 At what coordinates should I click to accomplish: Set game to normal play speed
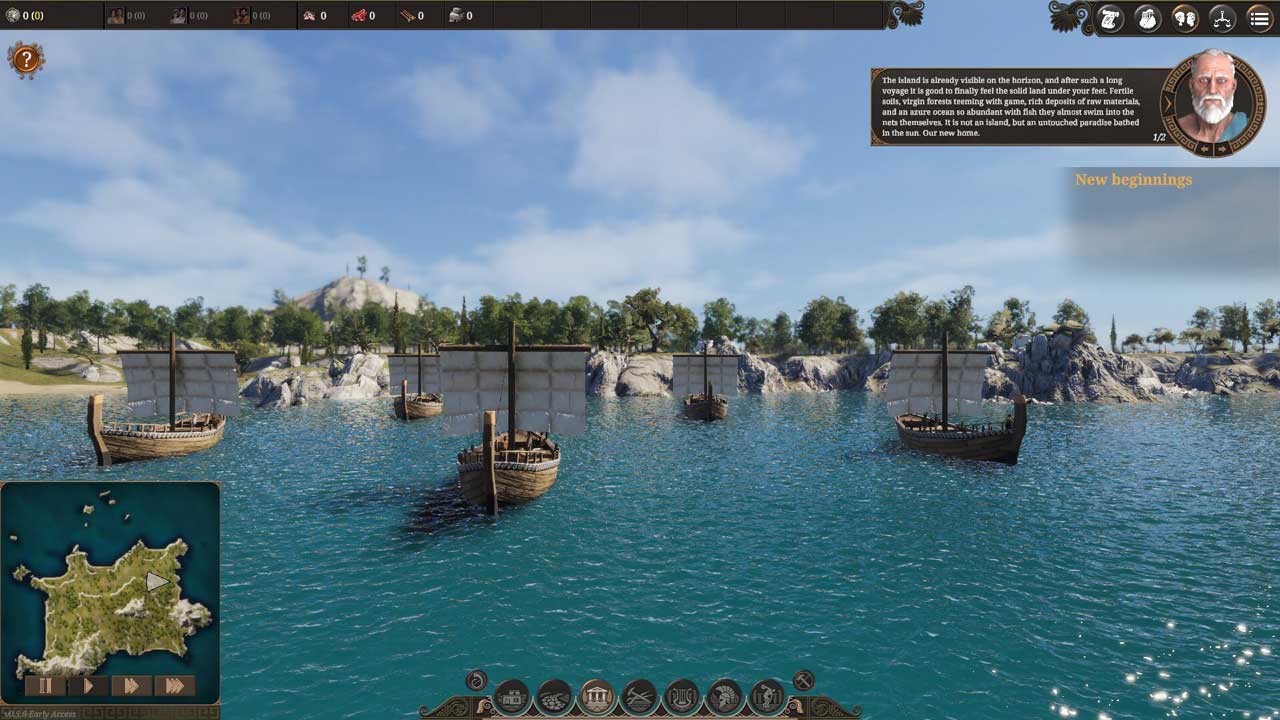(x=88, y=686)
